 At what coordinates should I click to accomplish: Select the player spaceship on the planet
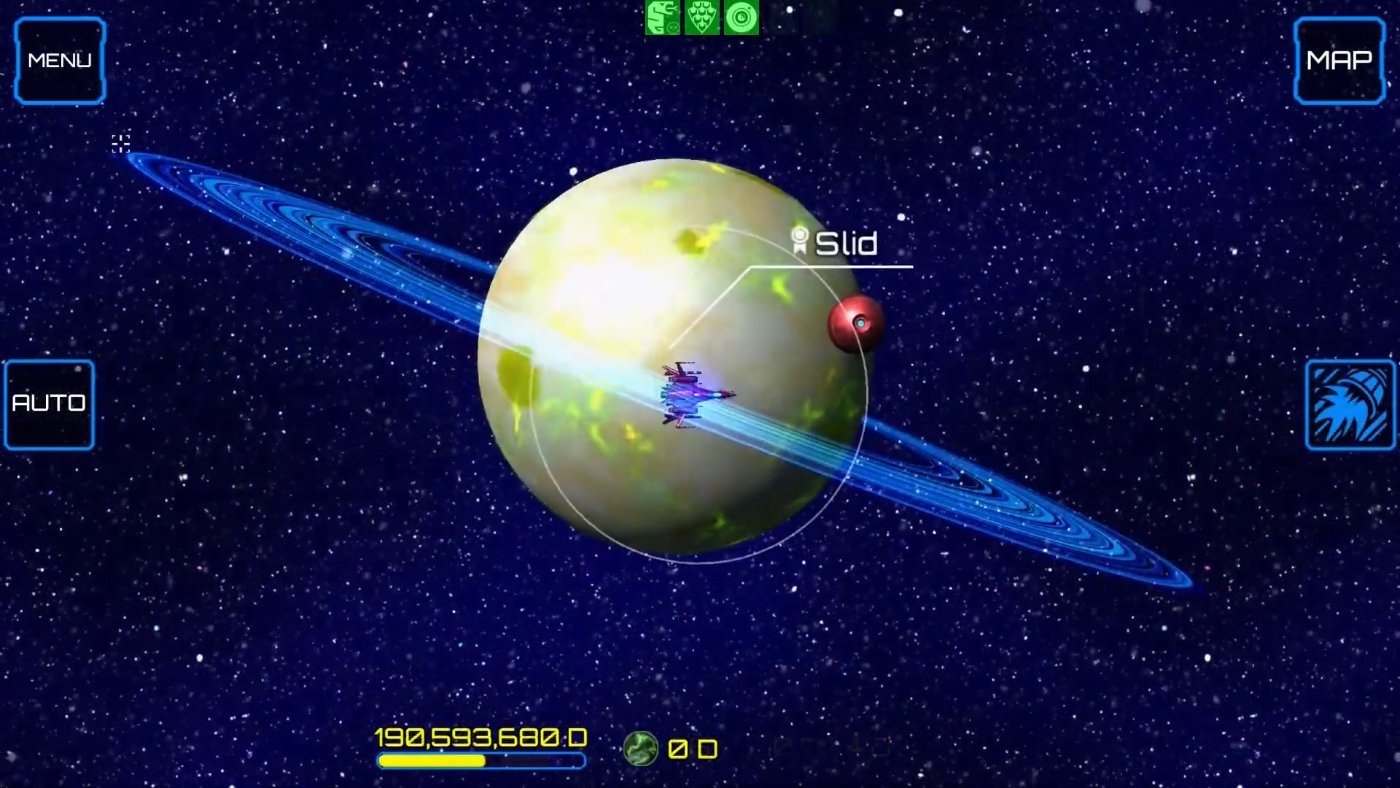688,395
